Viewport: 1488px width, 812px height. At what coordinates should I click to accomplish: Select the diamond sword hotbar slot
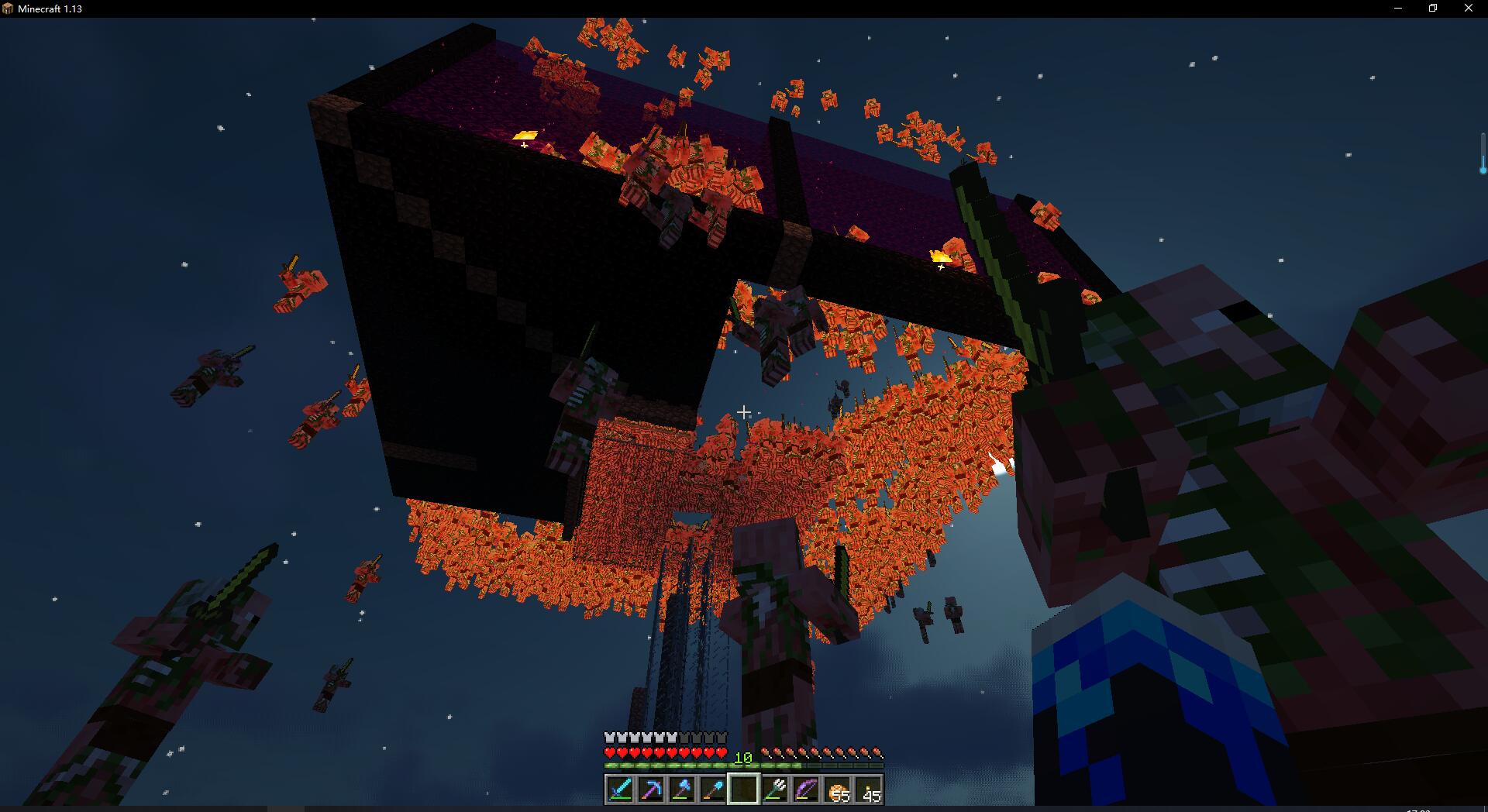pos(620,790)
